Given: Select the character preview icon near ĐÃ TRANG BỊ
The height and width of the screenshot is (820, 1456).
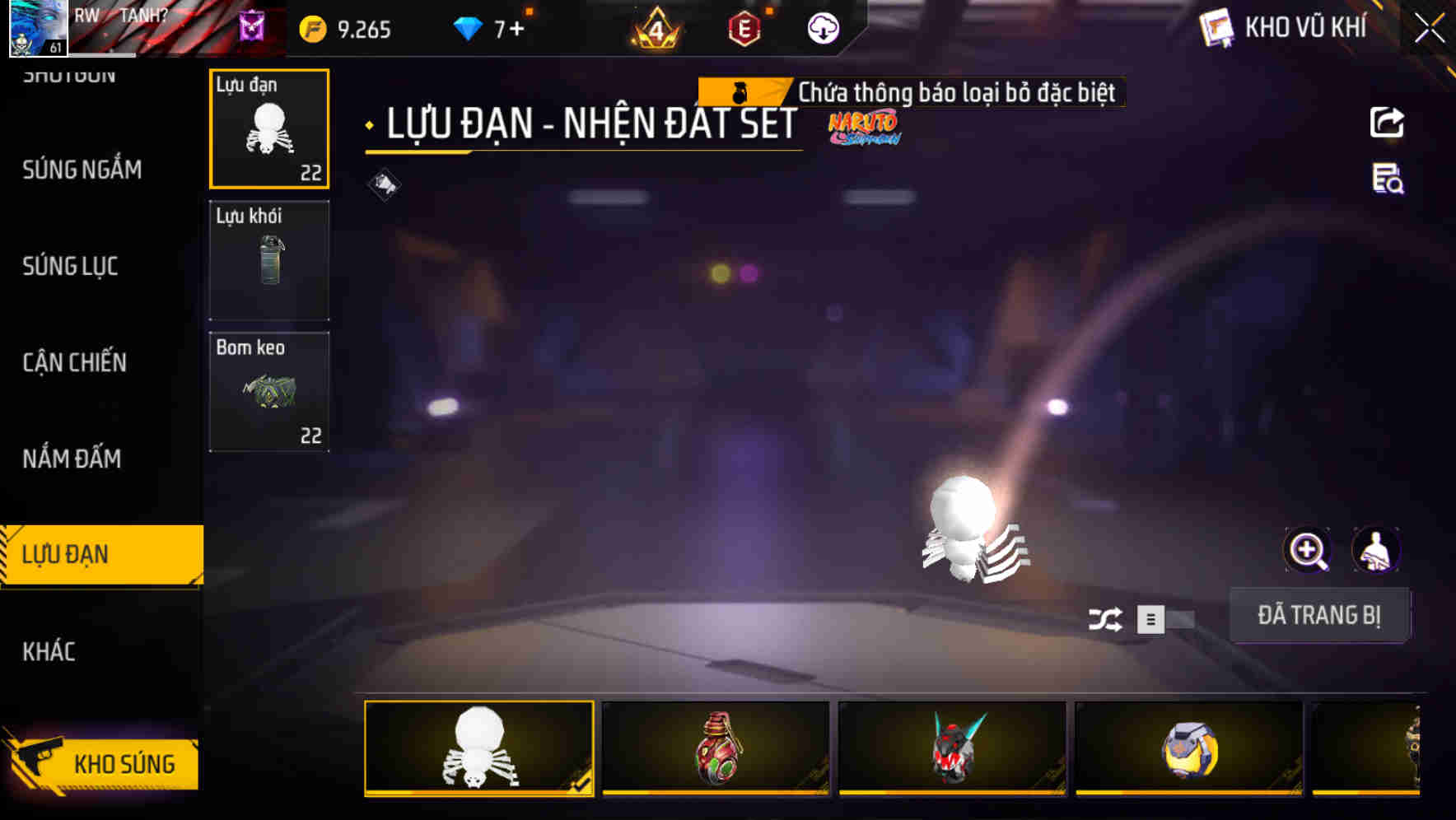Looking at the screenshot, I should point(1376,549).
